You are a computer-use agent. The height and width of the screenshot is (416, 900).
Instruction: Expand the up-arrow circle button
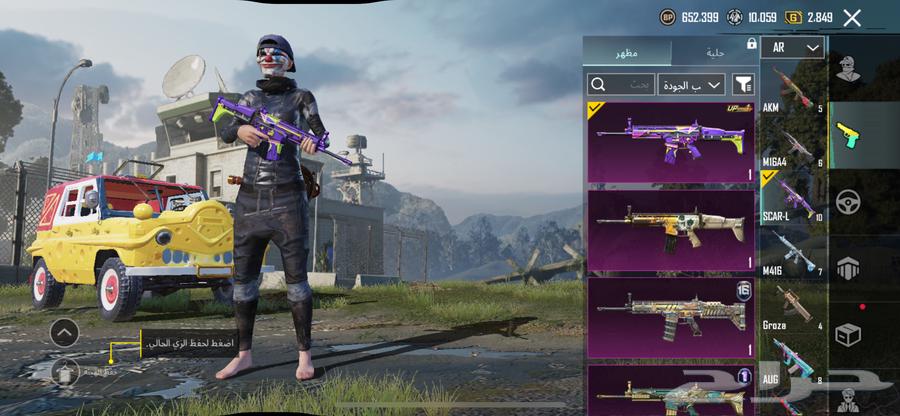click(65, 332)
